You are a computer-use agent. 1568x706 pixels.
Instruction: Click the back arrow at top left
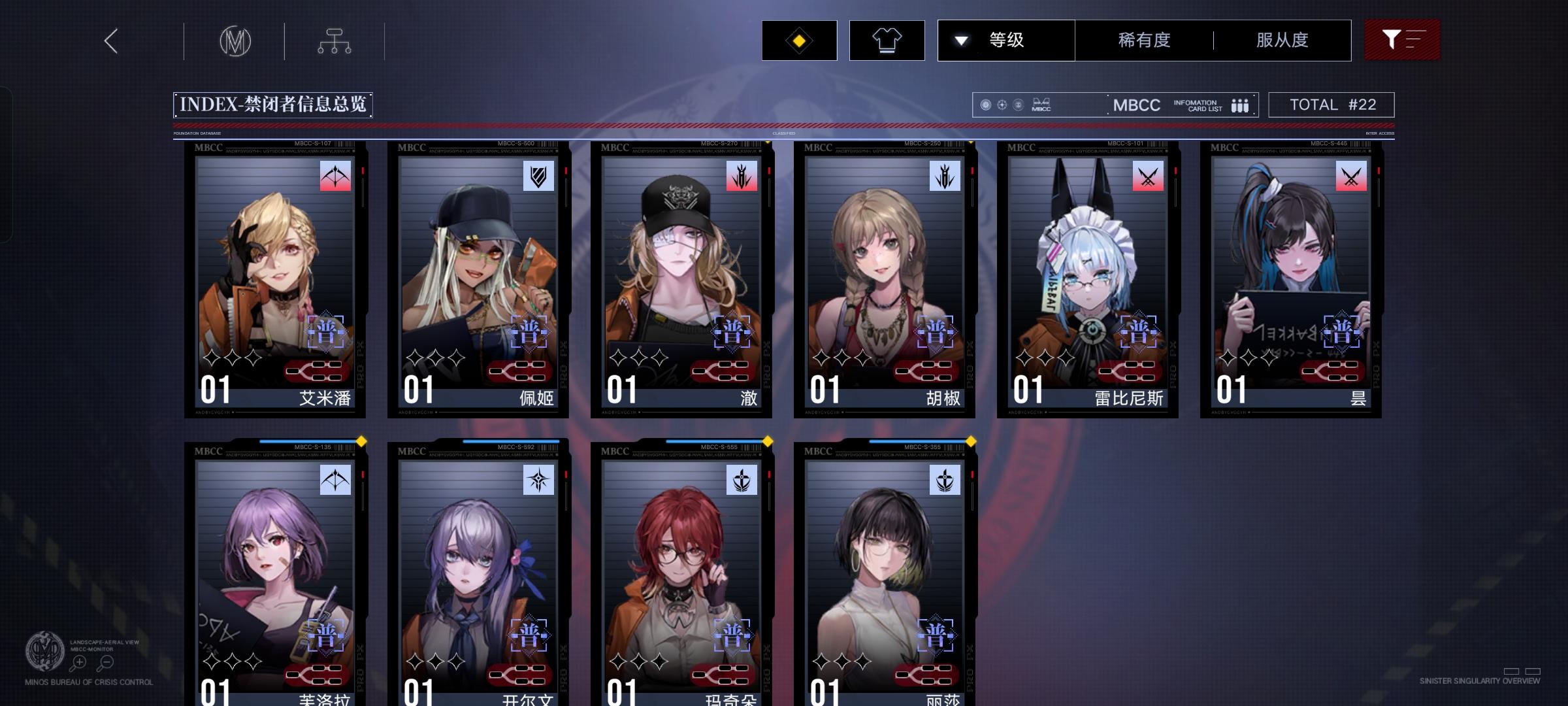110,40
